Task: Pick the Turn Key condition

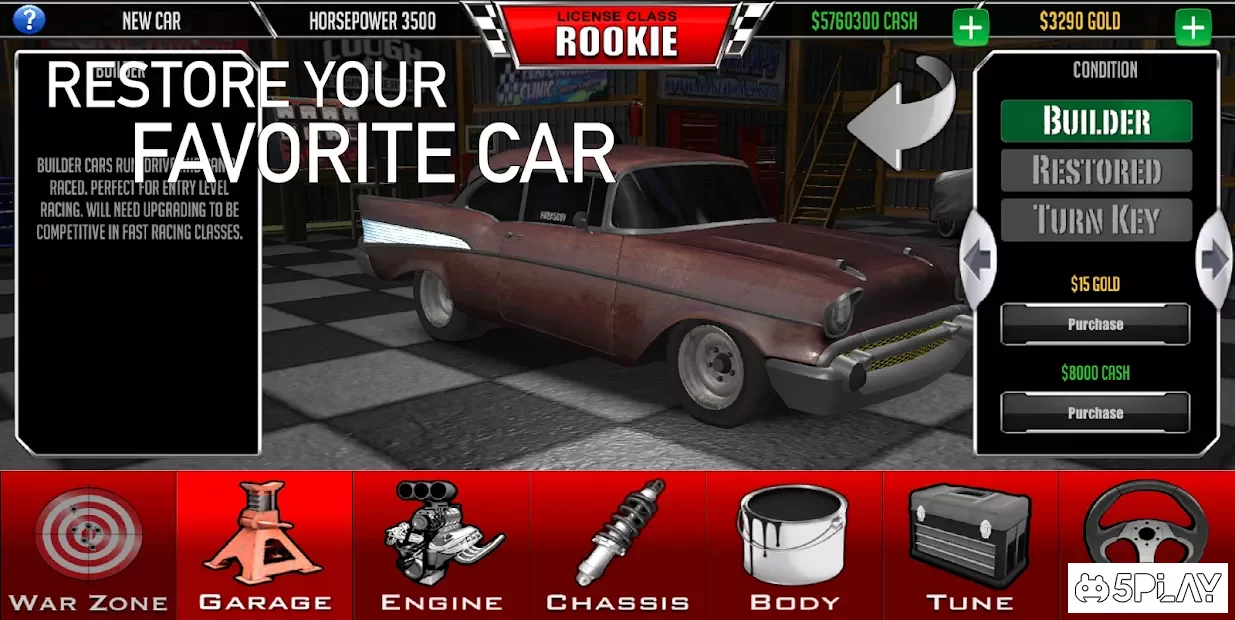Action: coord(1096,220)
